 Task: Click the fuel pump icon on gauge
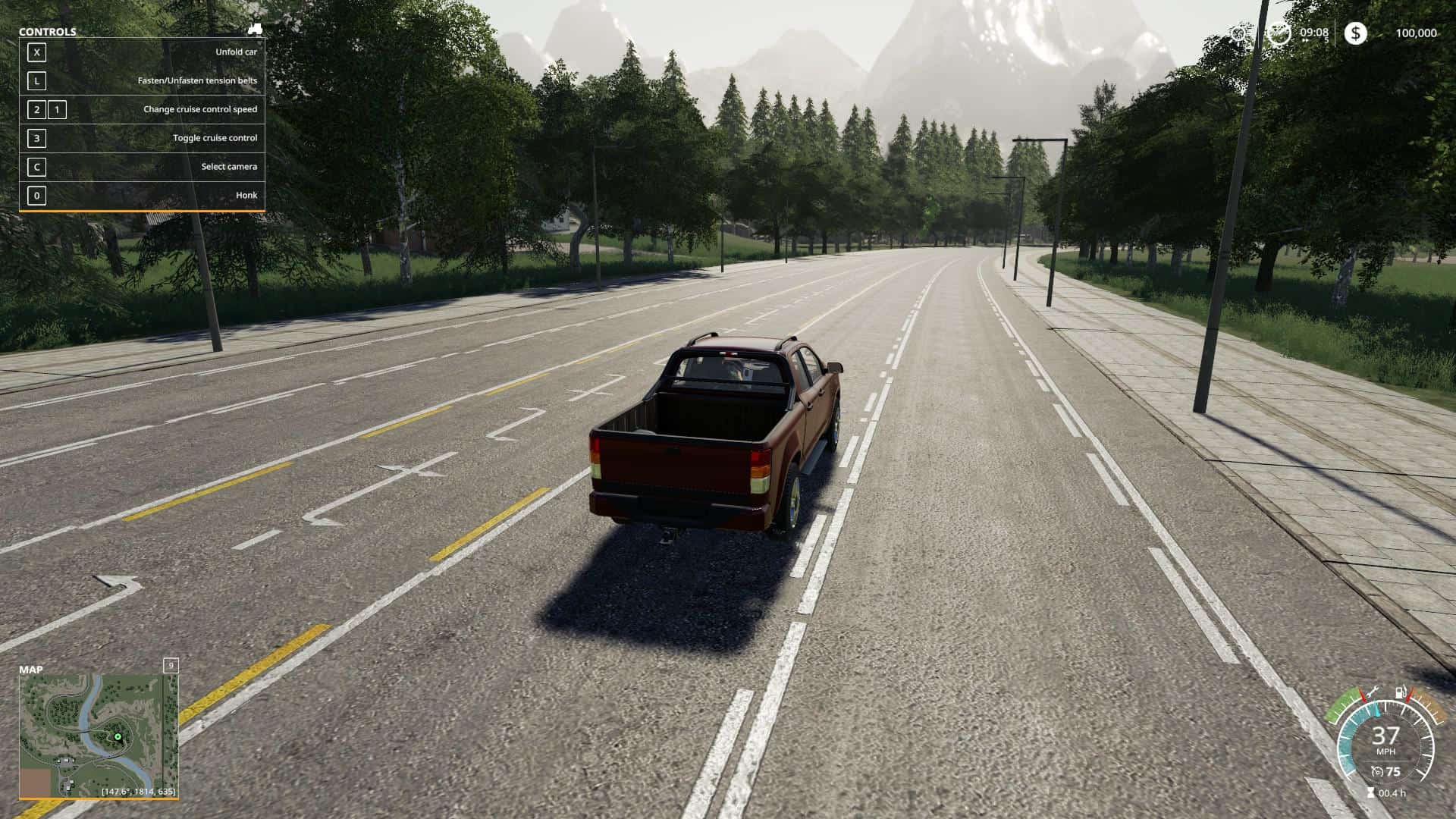point(1400,693)
